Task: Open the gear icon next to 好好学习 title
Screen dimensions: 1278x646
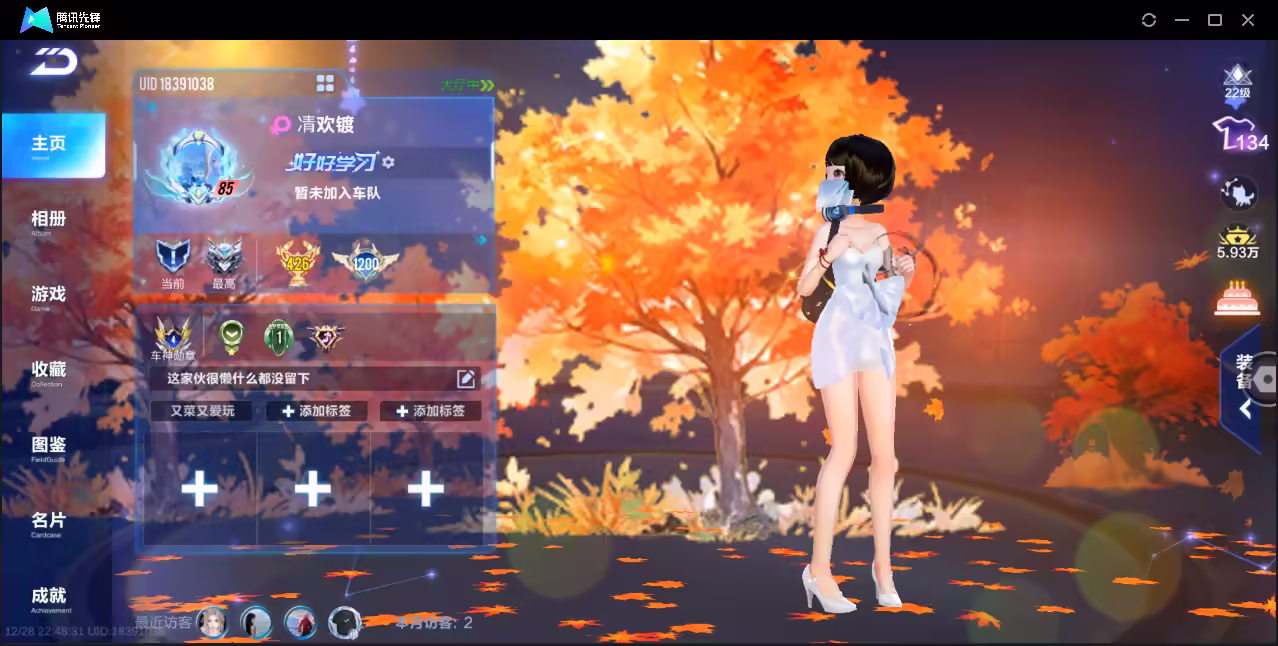Action: coord(389,162)
